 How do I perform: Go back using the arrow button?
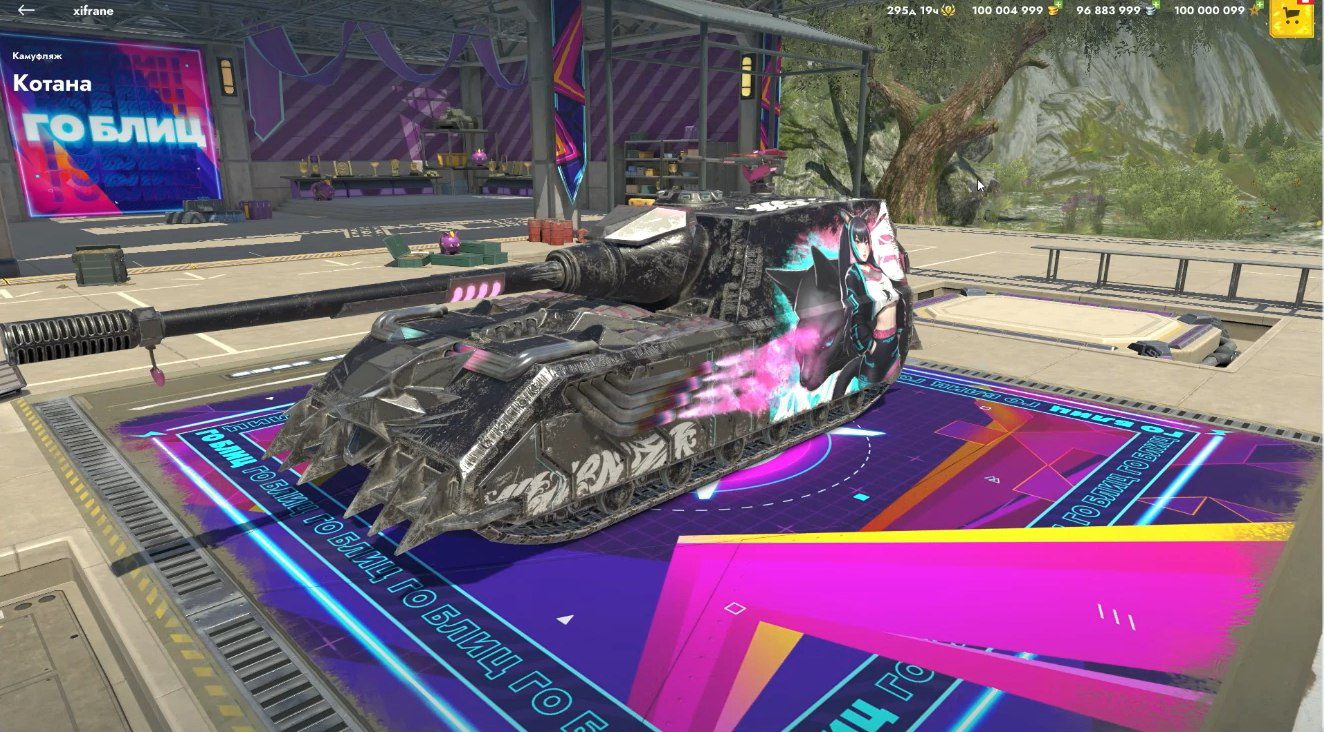coord(26,10)
